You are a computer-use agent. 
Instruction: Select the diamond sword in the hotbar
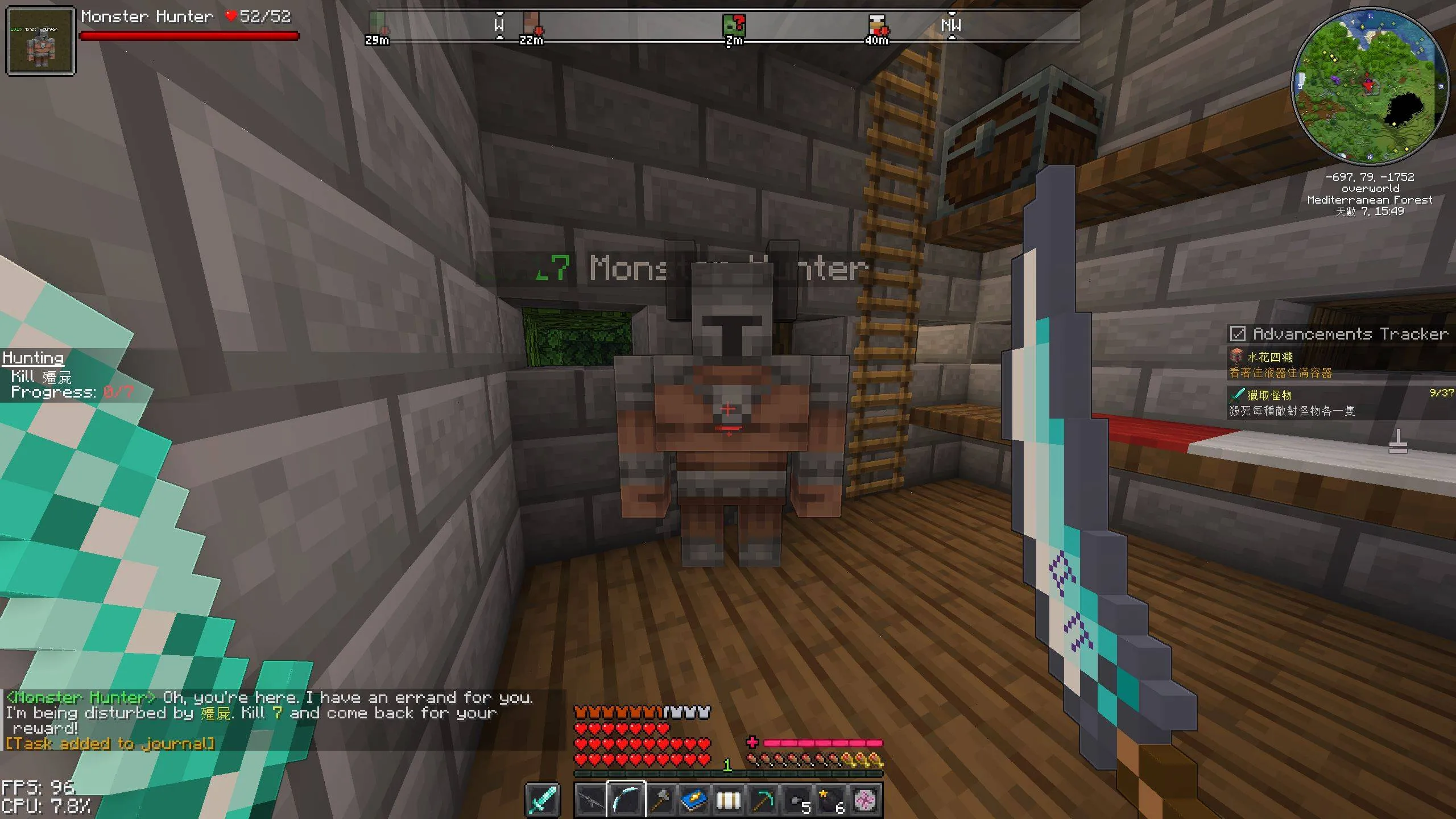(x=541, y=801)
